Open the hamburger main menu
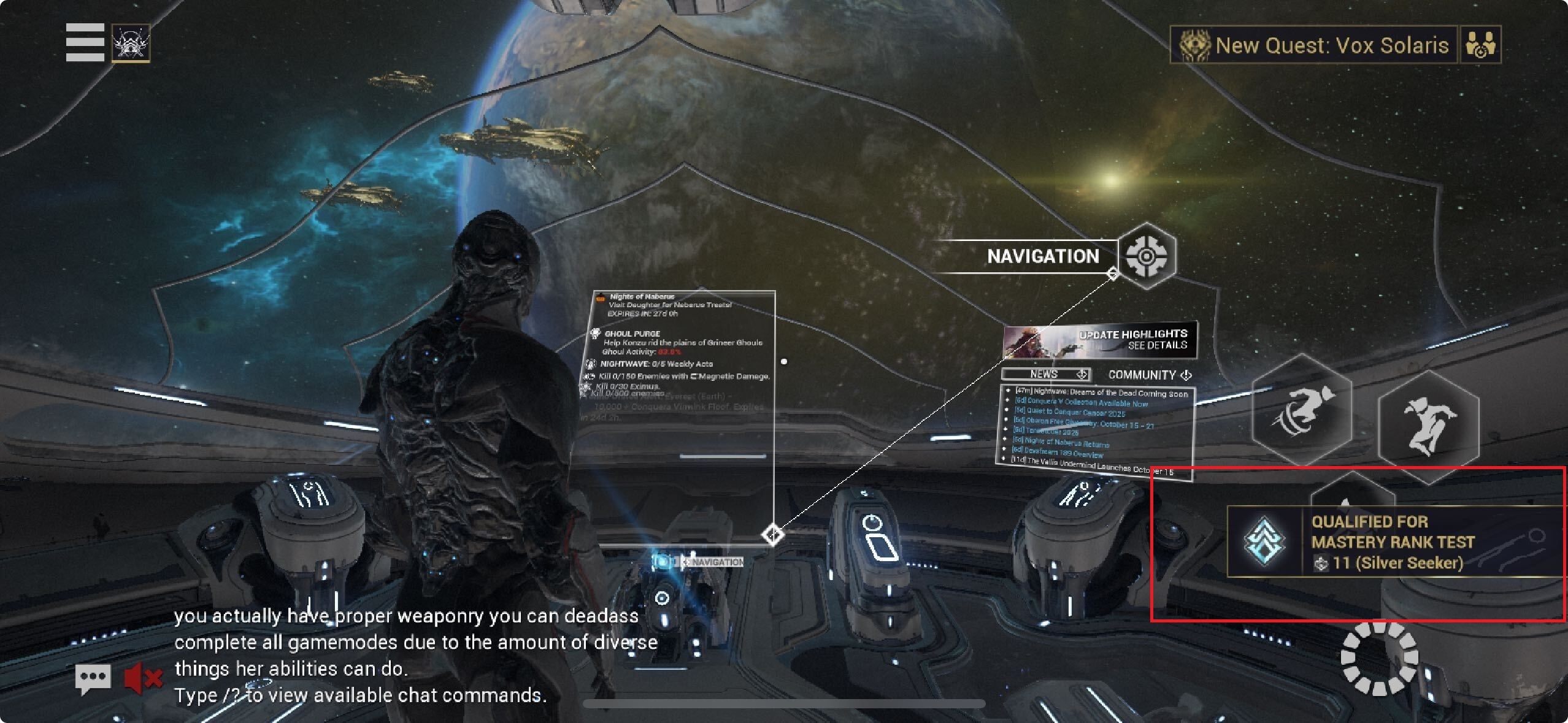 [85, 42]
